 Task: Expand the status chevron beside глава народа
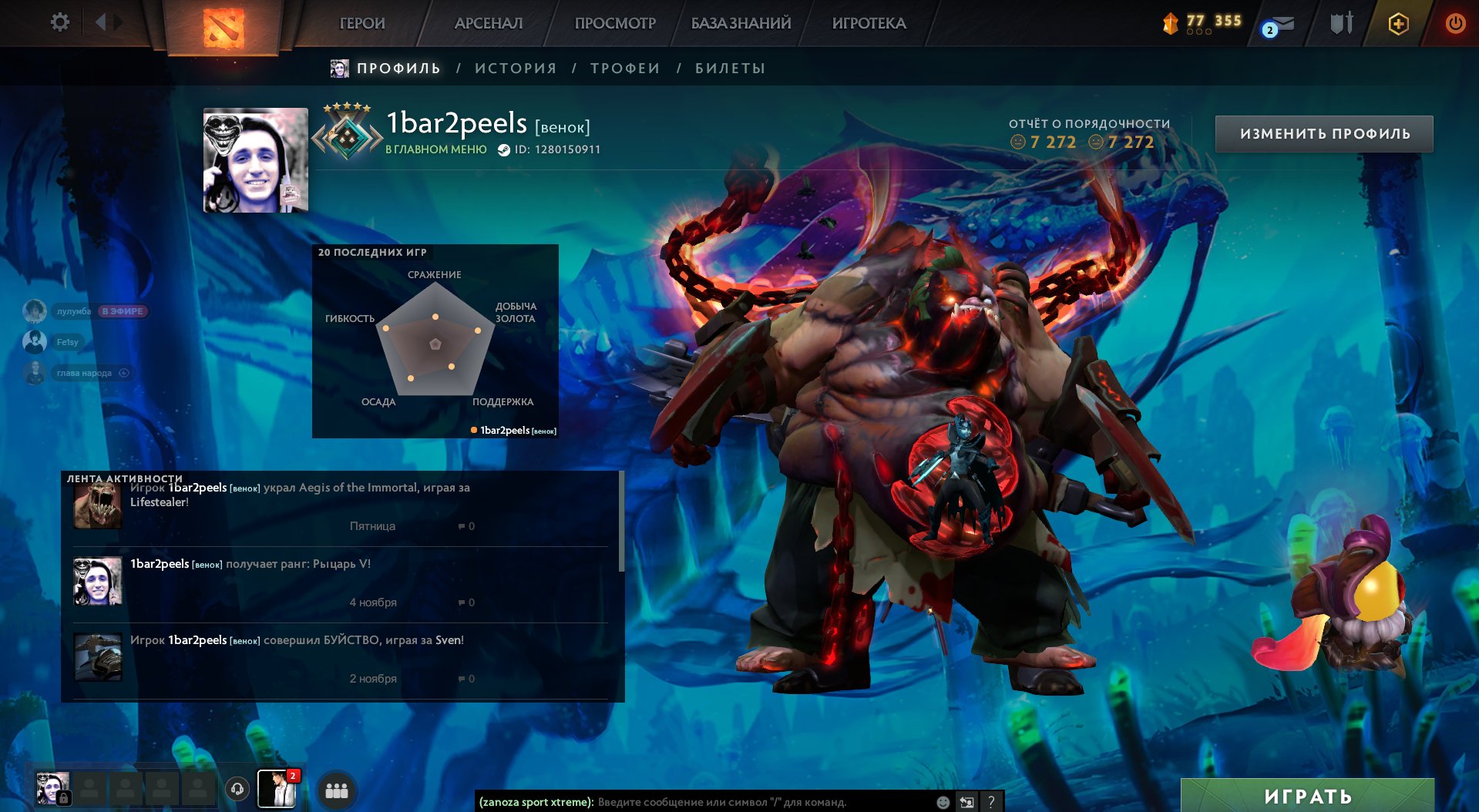pos(123,372)
